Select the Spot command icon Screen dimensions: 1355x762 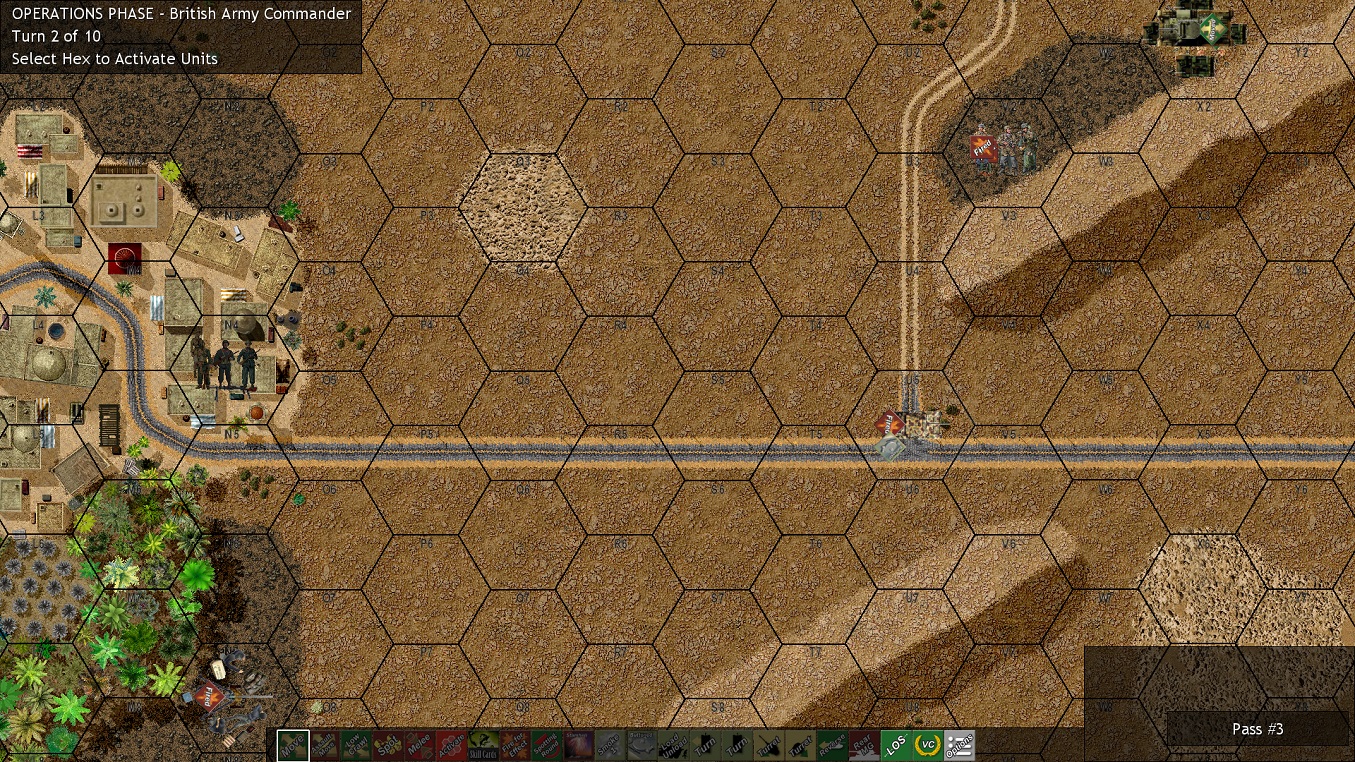[386, 744]
